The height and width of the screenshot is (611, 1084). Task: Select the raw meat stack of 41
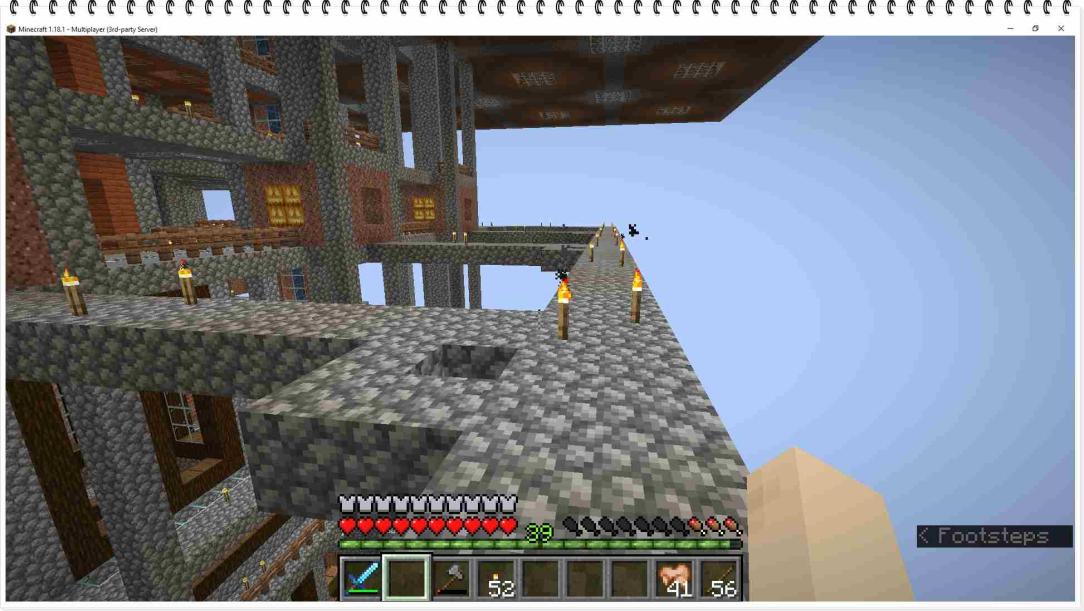point(675,579)
